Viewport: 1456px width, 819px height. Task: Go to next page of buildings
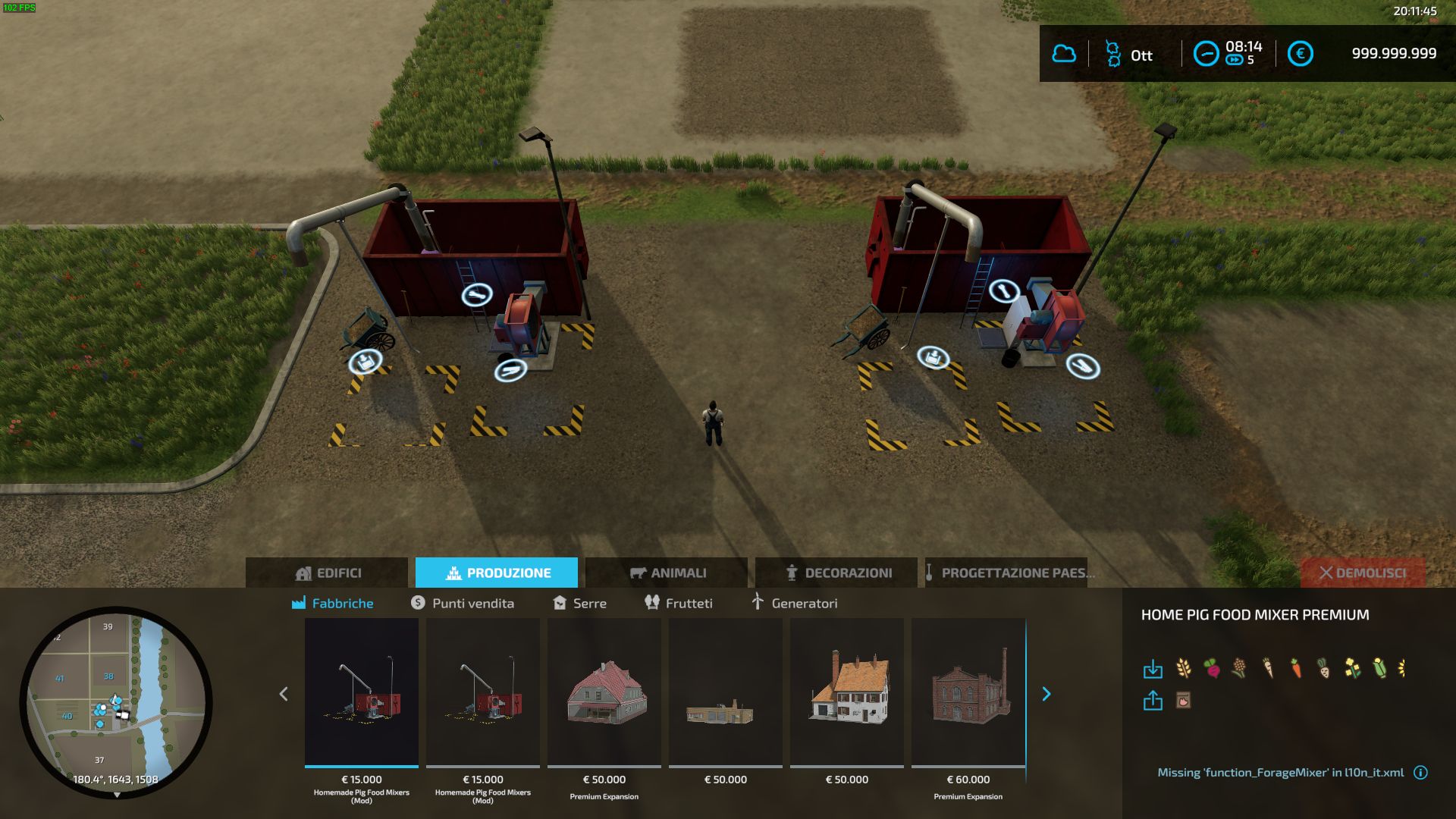pos(1046,694)
